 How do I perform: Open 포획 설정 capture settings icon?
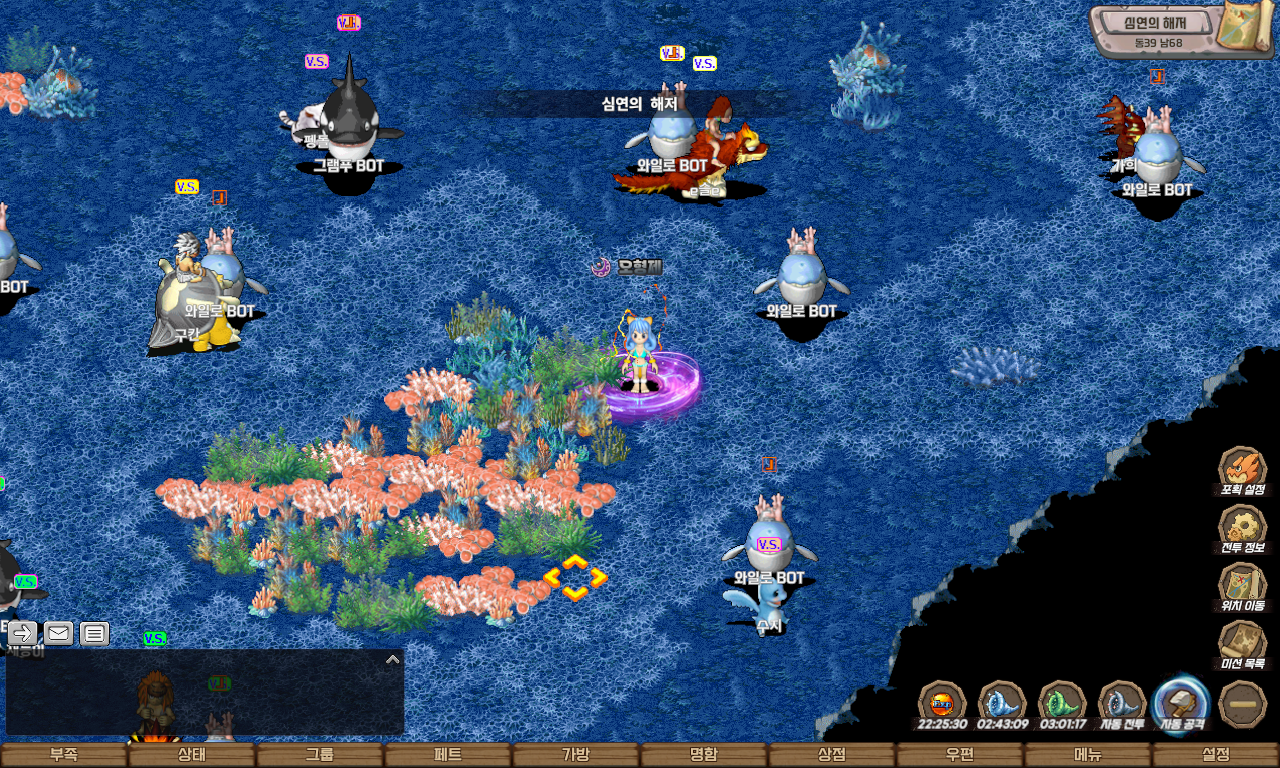click(x=1242, y=470)
